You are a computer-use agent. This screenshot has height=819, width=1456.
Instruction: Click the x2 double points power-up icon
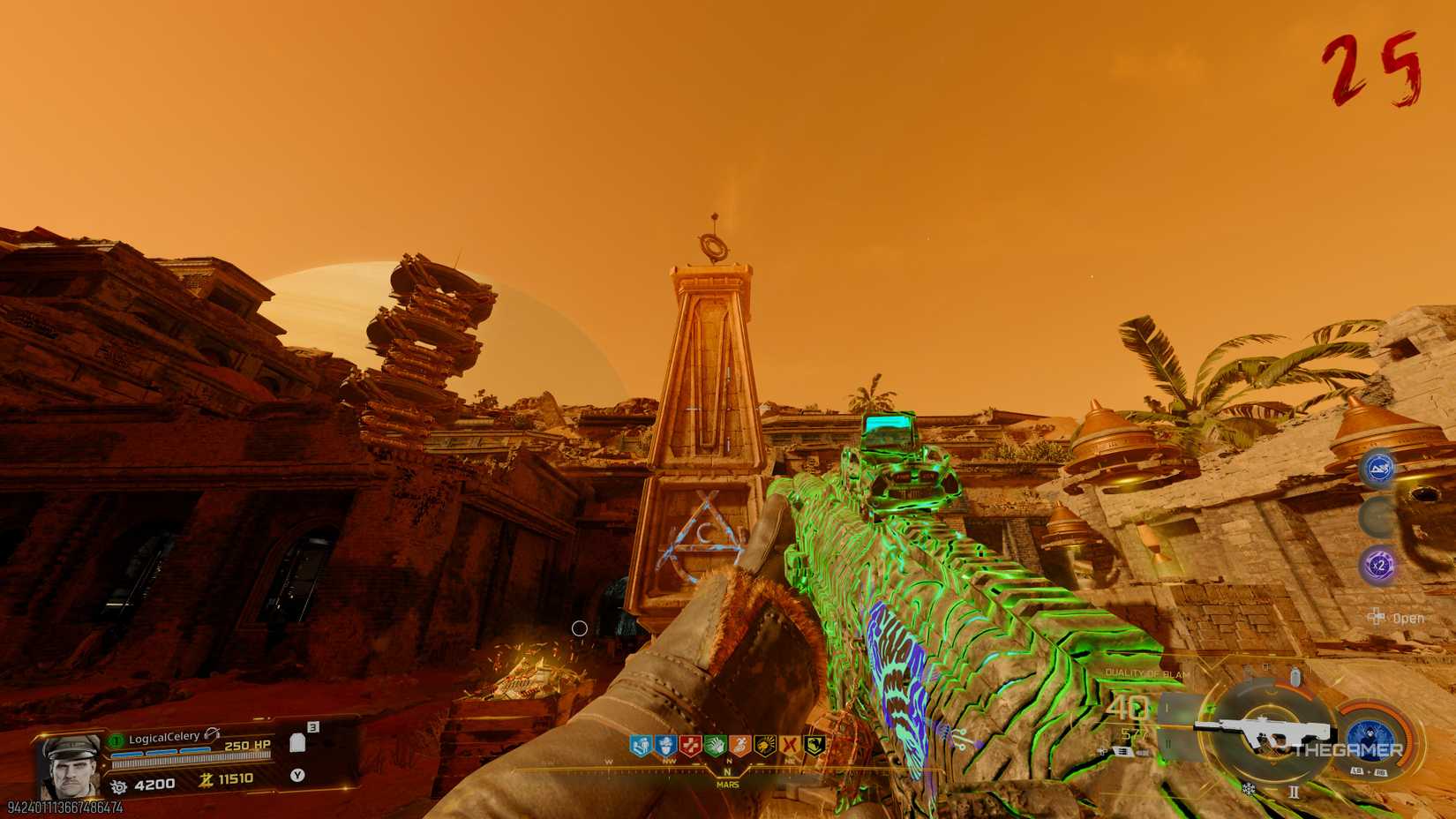1378,565
